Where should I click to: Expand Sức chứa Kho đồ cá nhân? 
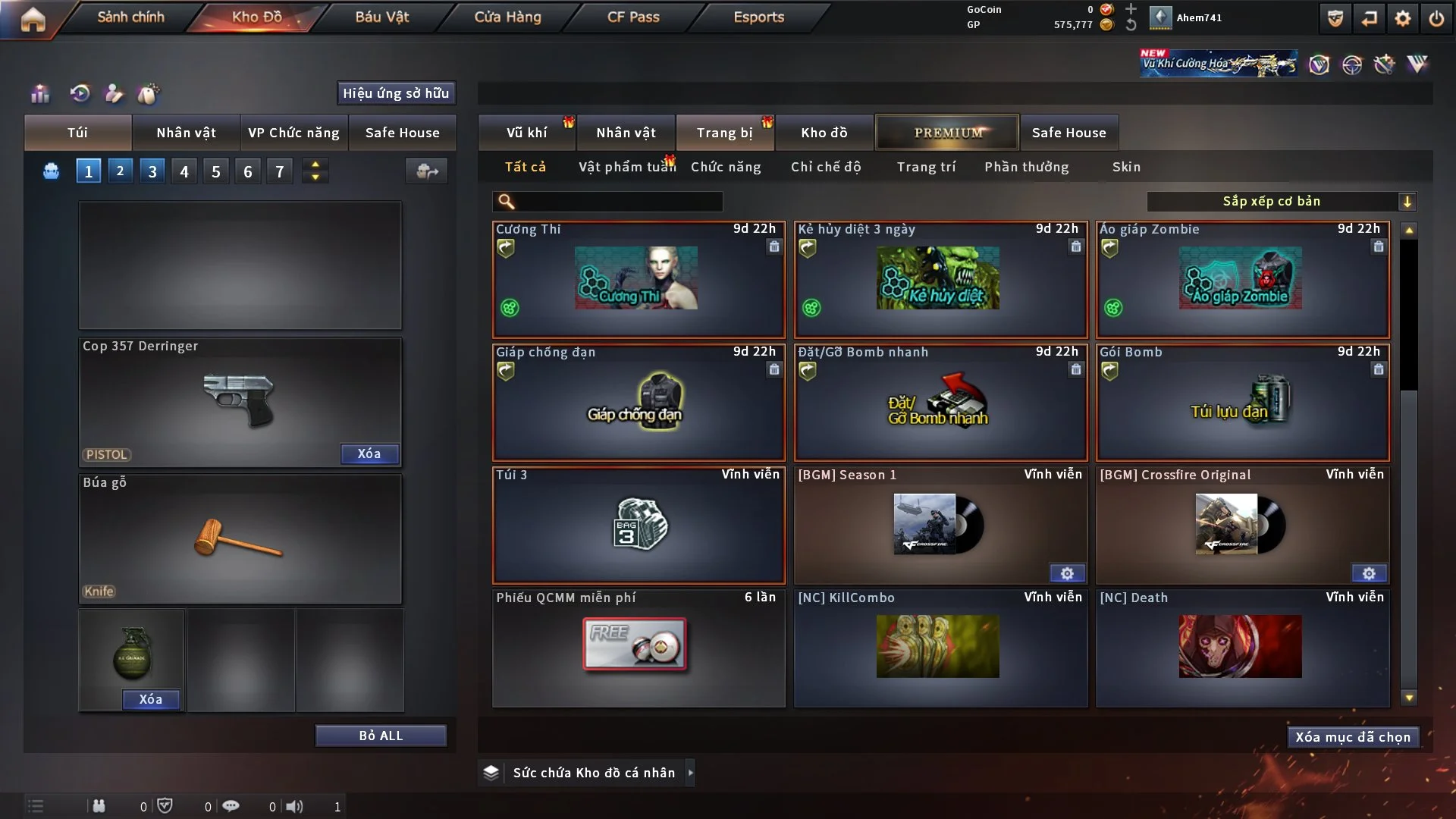point(690,773)
